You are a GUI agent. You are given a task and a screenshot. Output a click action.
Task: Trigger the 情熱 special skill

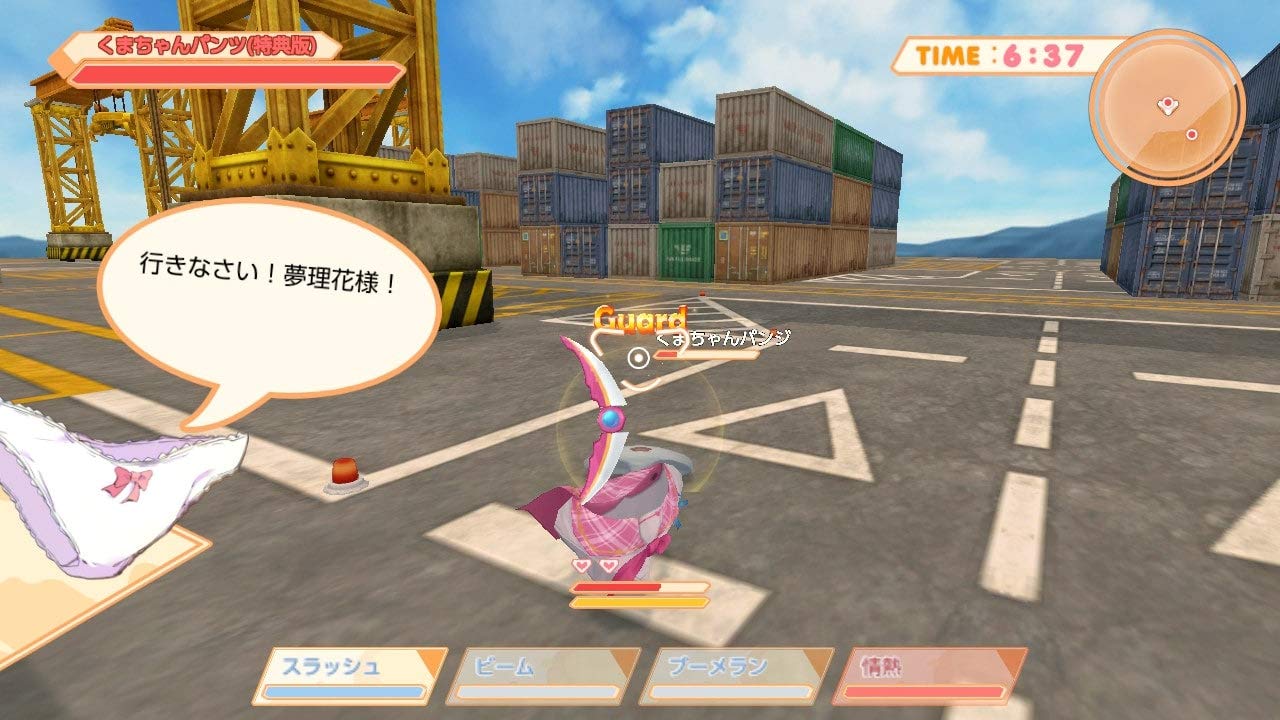pos(929,676)
